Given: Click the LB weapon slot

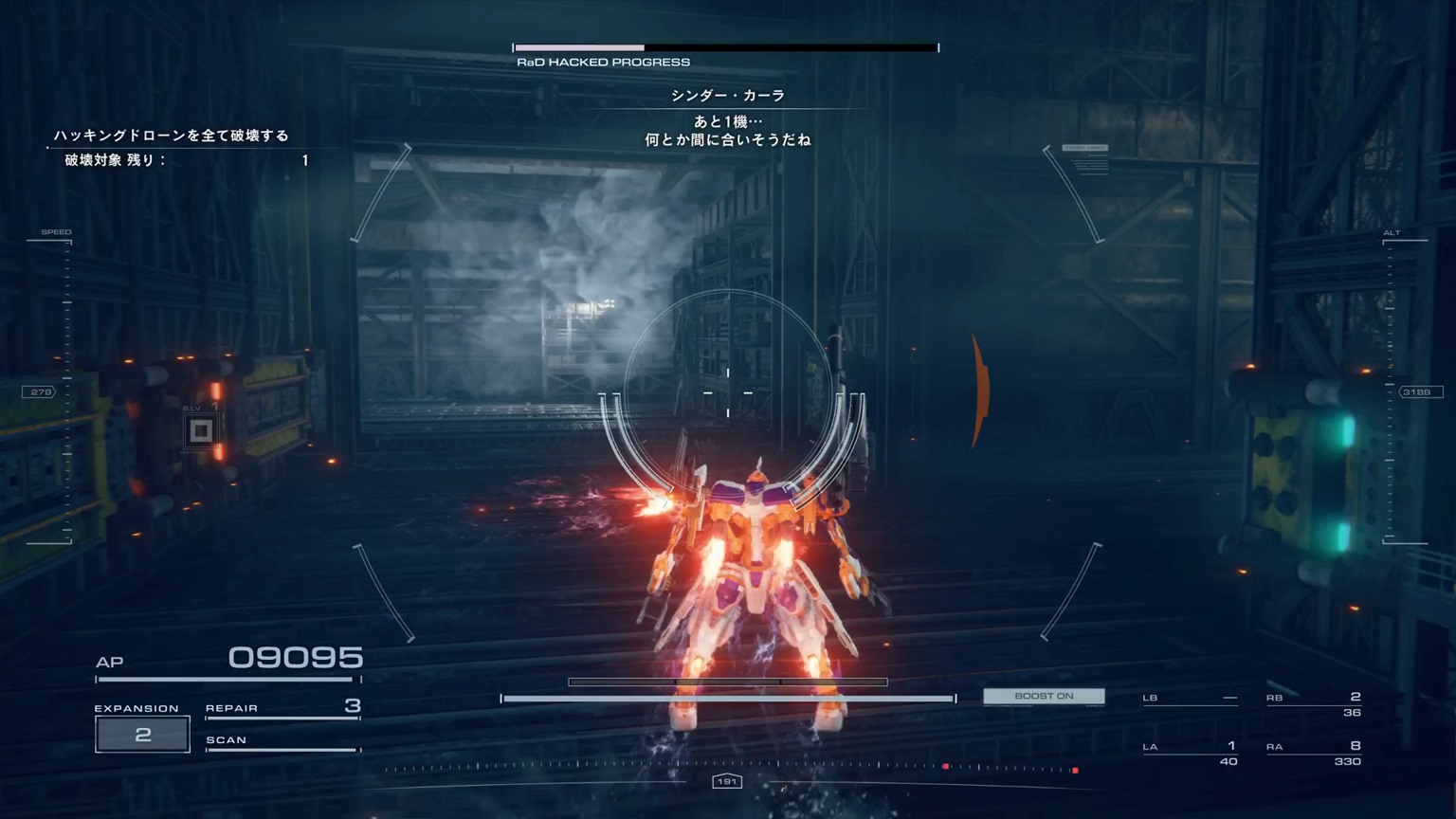Looking at the screenshot, I should [1191, 699].
